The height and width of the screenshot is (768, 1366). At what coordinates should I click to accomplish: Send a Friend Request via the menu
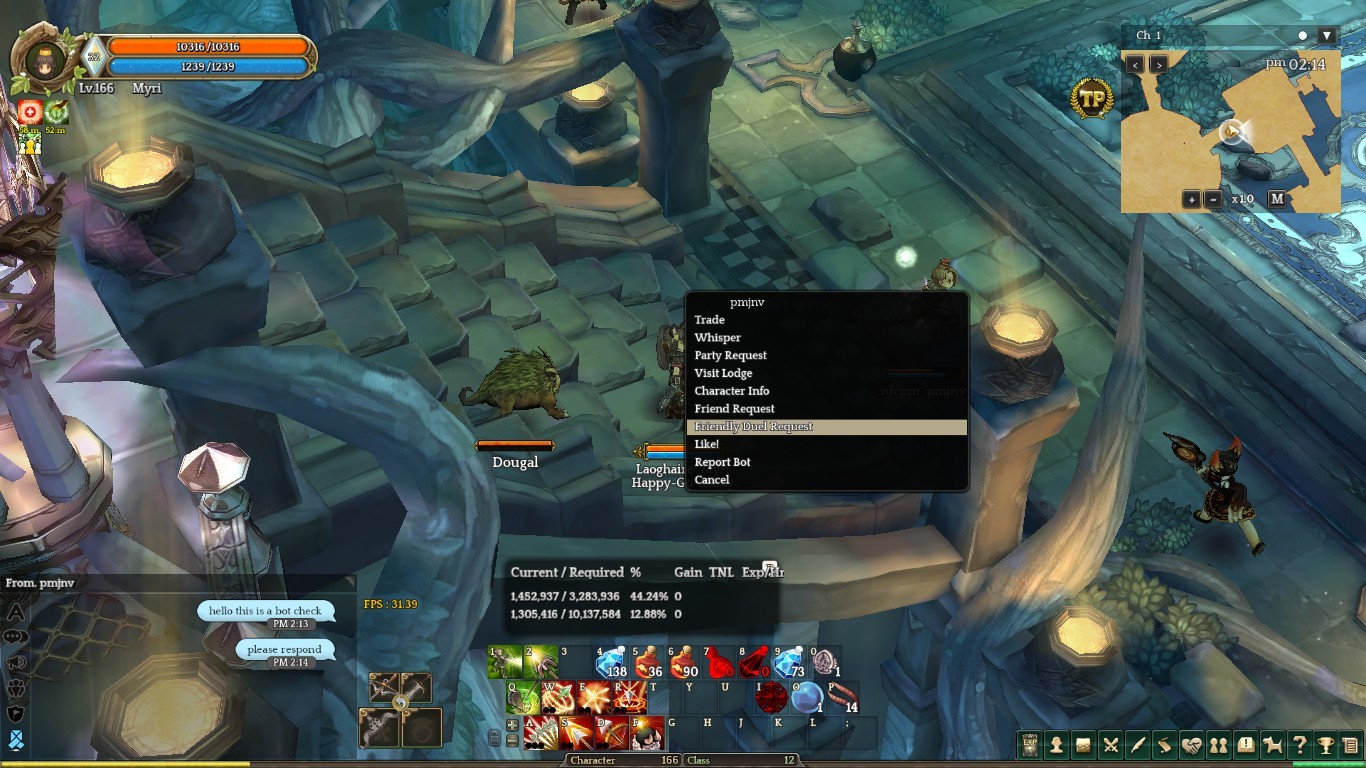coord(735,409)
